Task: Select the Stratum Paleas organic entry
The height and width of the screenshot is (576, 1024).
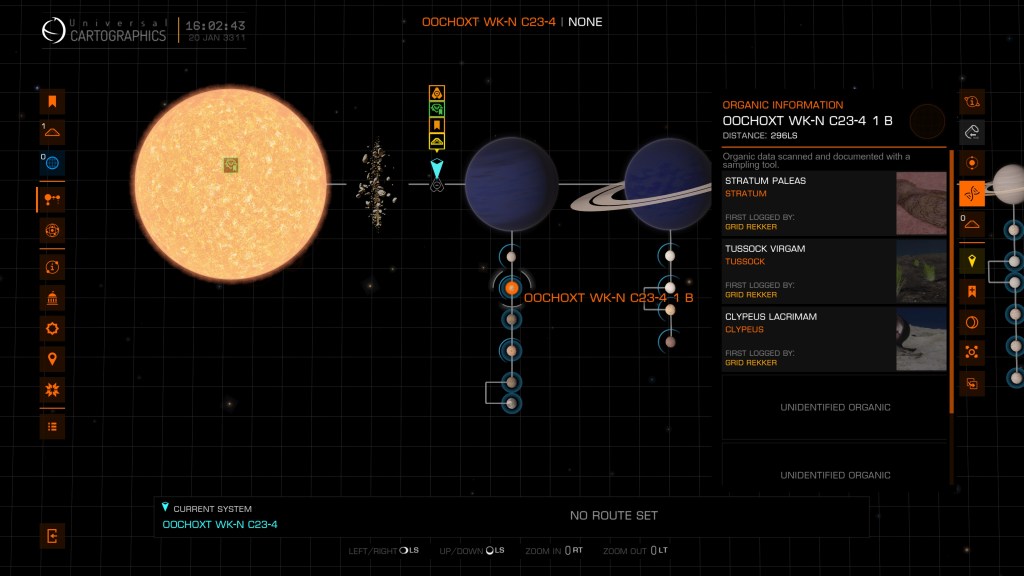Action: [x=834, y=203]
